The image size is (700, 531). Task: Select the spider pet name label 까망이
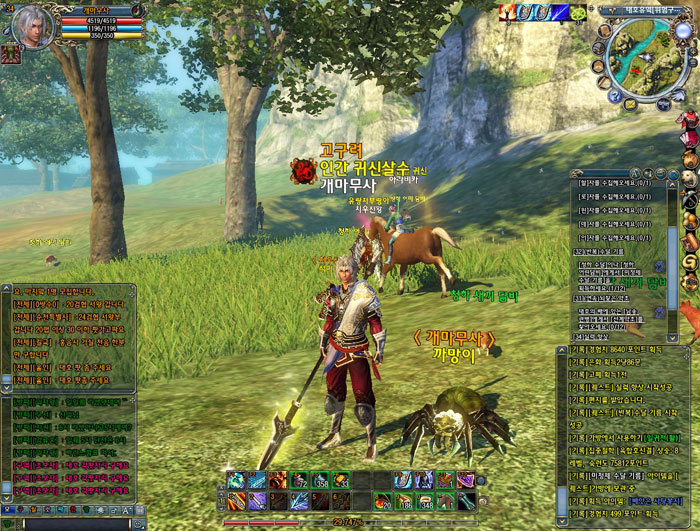448,355
